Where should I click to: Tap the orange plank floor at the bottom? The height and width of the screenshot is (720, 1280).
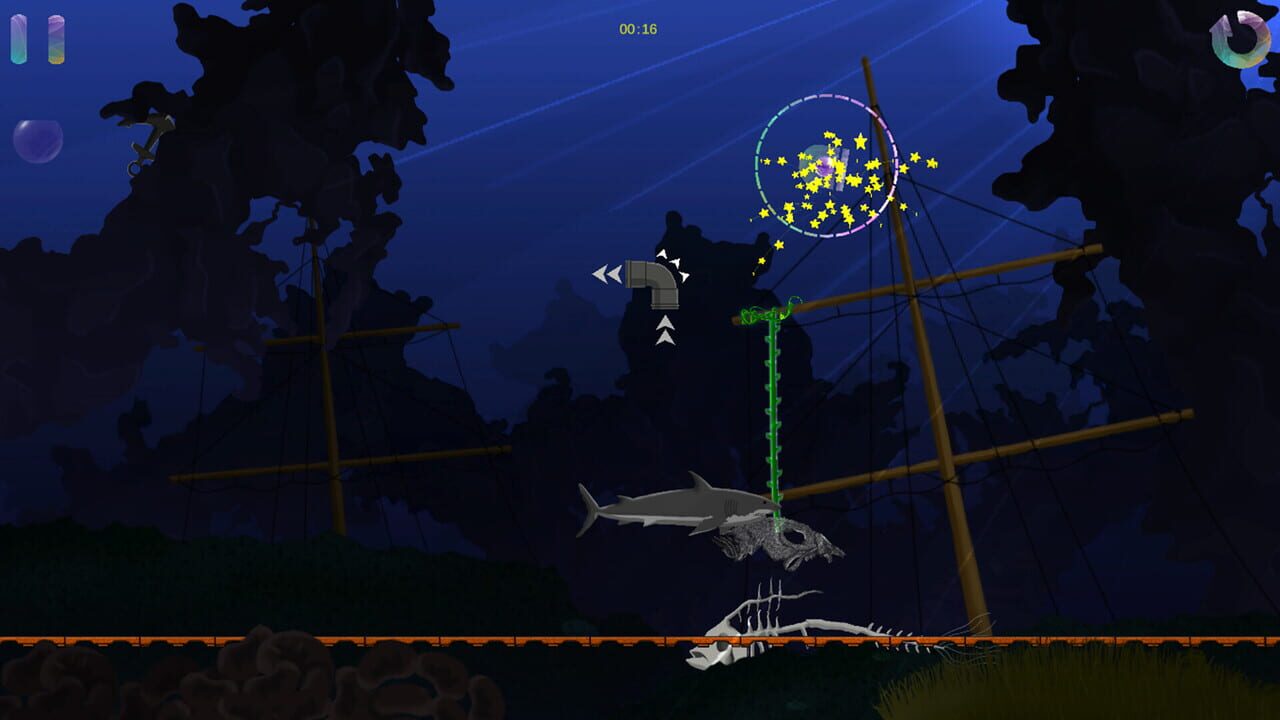point(400,636)
